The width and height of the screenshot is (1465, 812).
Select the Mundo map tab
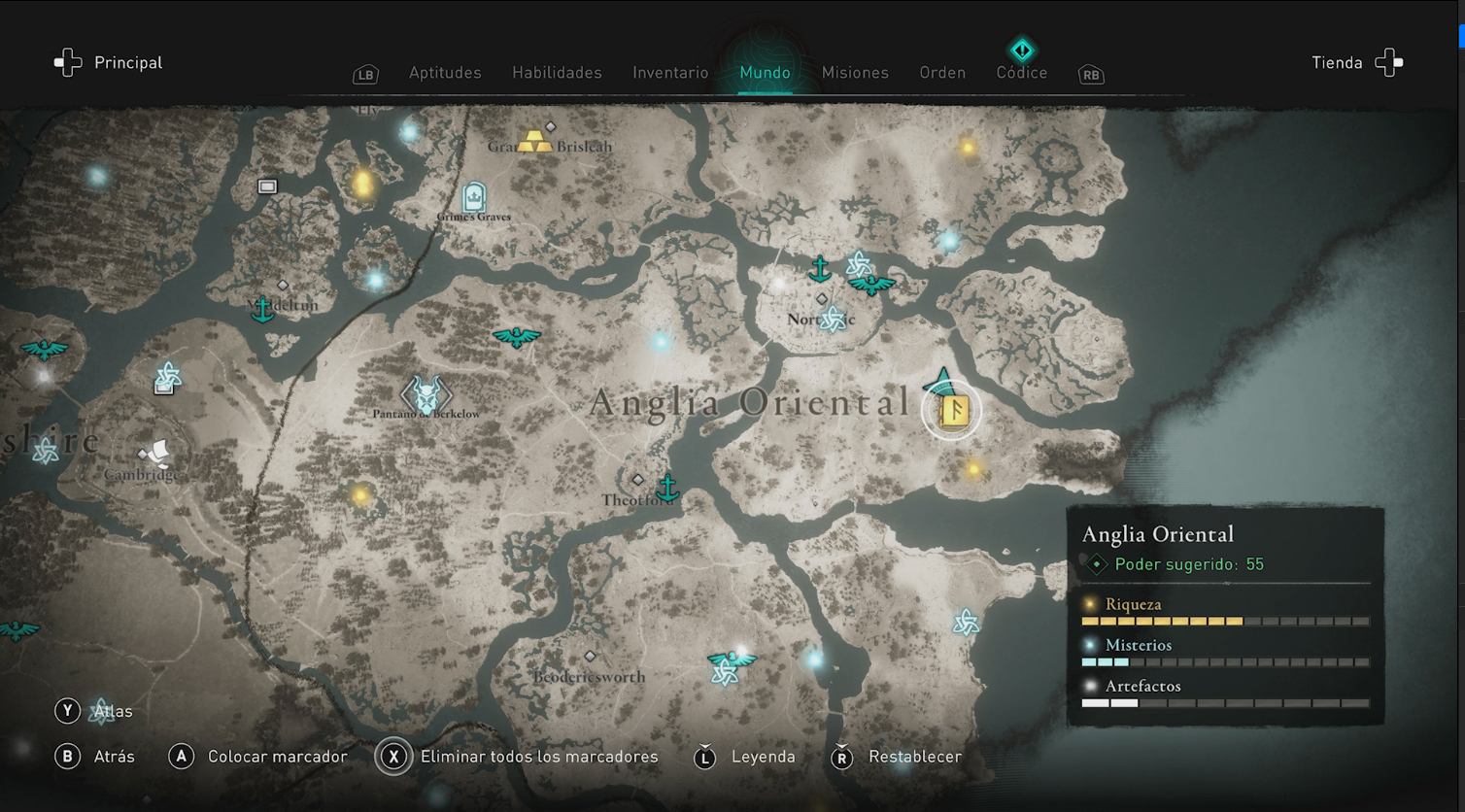tap(765, 73)
